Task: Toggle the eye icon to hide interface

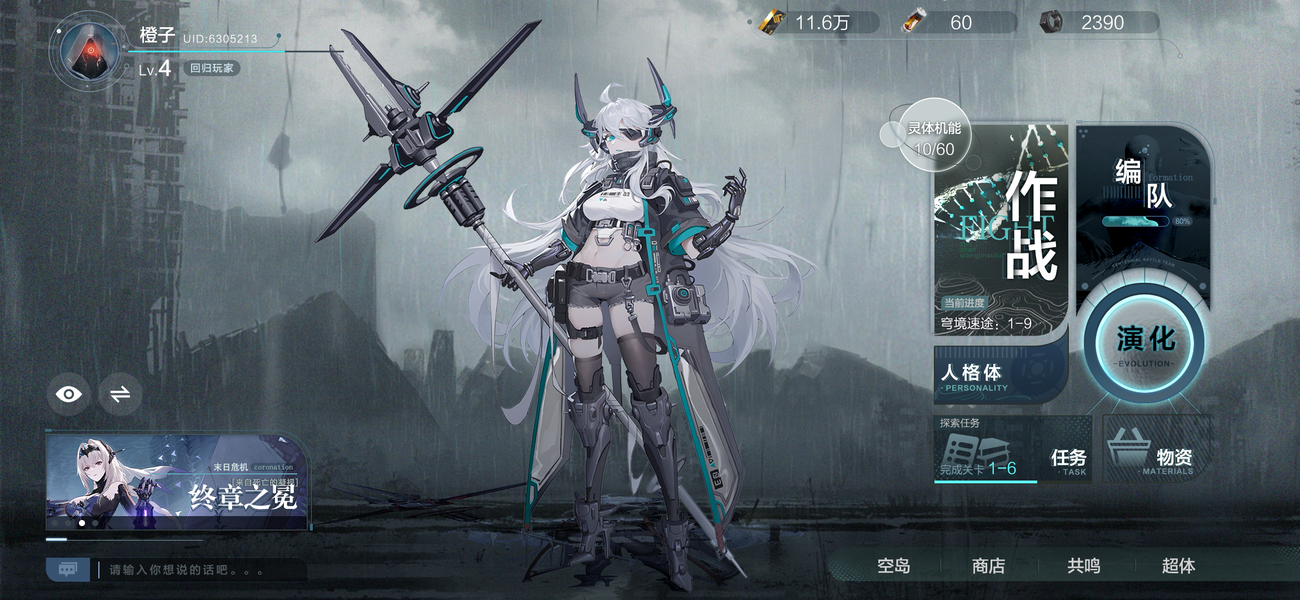Action: pyautogui.click(x=69, y=394)
